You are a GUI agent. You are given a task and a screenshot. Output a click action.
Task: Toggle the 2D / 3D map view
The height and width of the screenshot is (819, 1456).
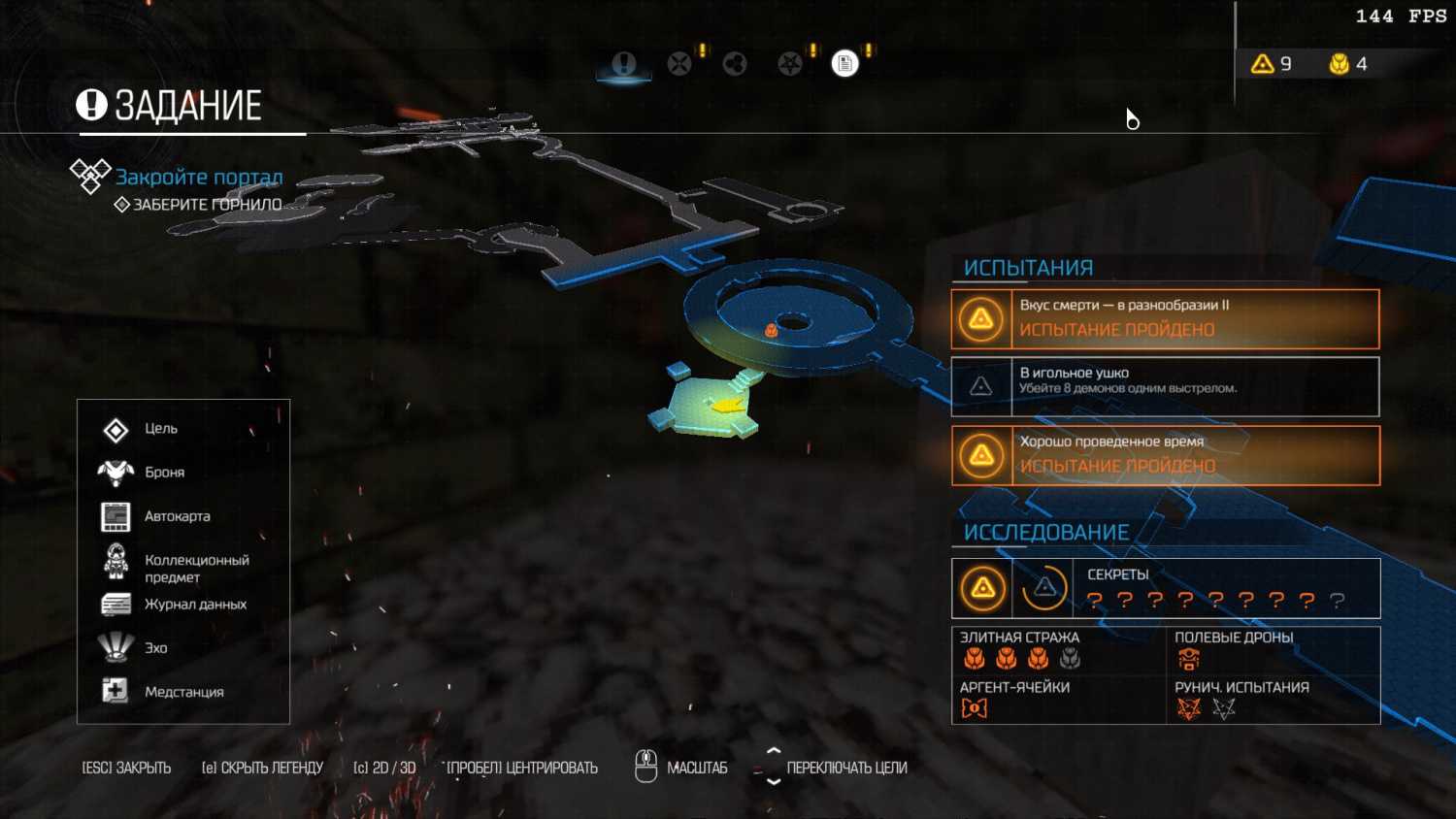tap(384, 768)
